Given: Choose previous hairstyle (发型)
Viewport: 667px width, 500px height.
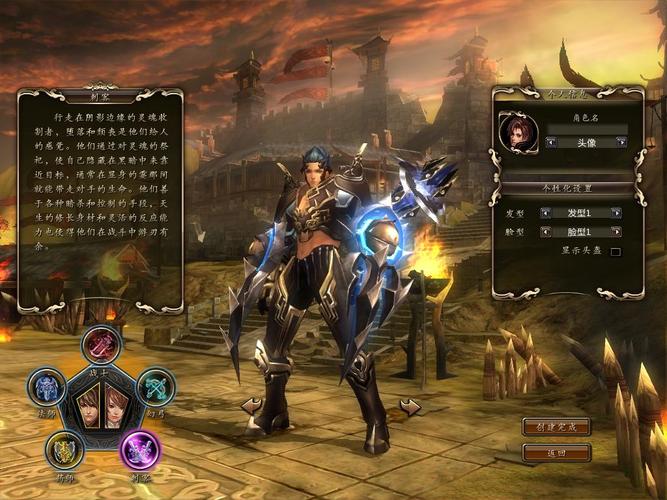Looking at the screenshot, I should (546, 212).
